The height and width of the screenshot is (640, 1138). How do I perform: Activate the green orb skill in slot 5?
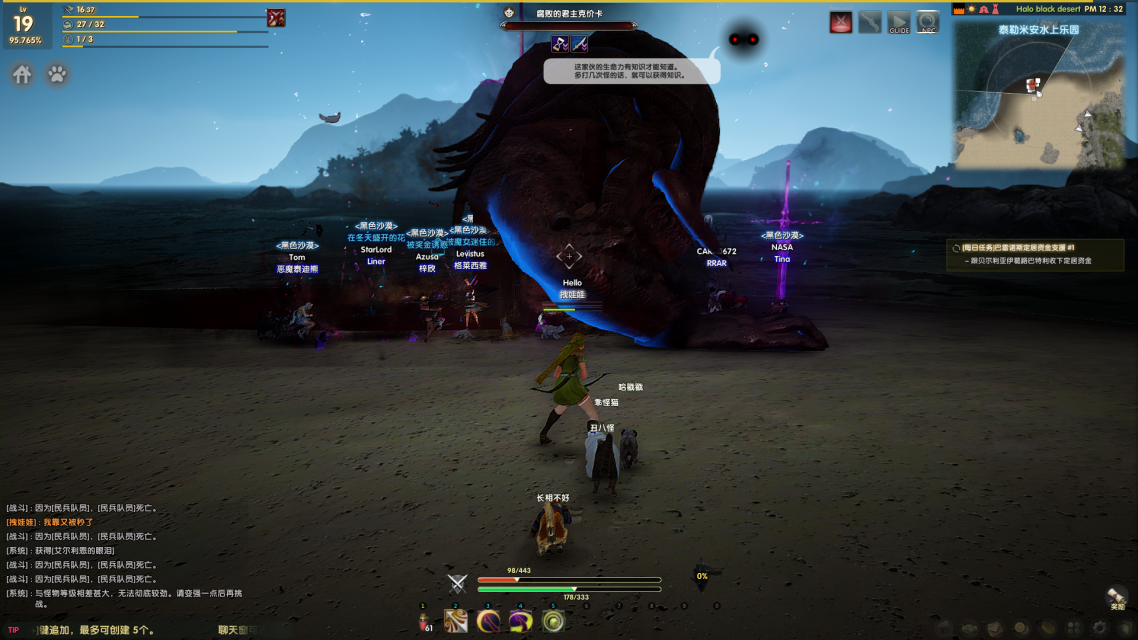click(x=553, y=622)
